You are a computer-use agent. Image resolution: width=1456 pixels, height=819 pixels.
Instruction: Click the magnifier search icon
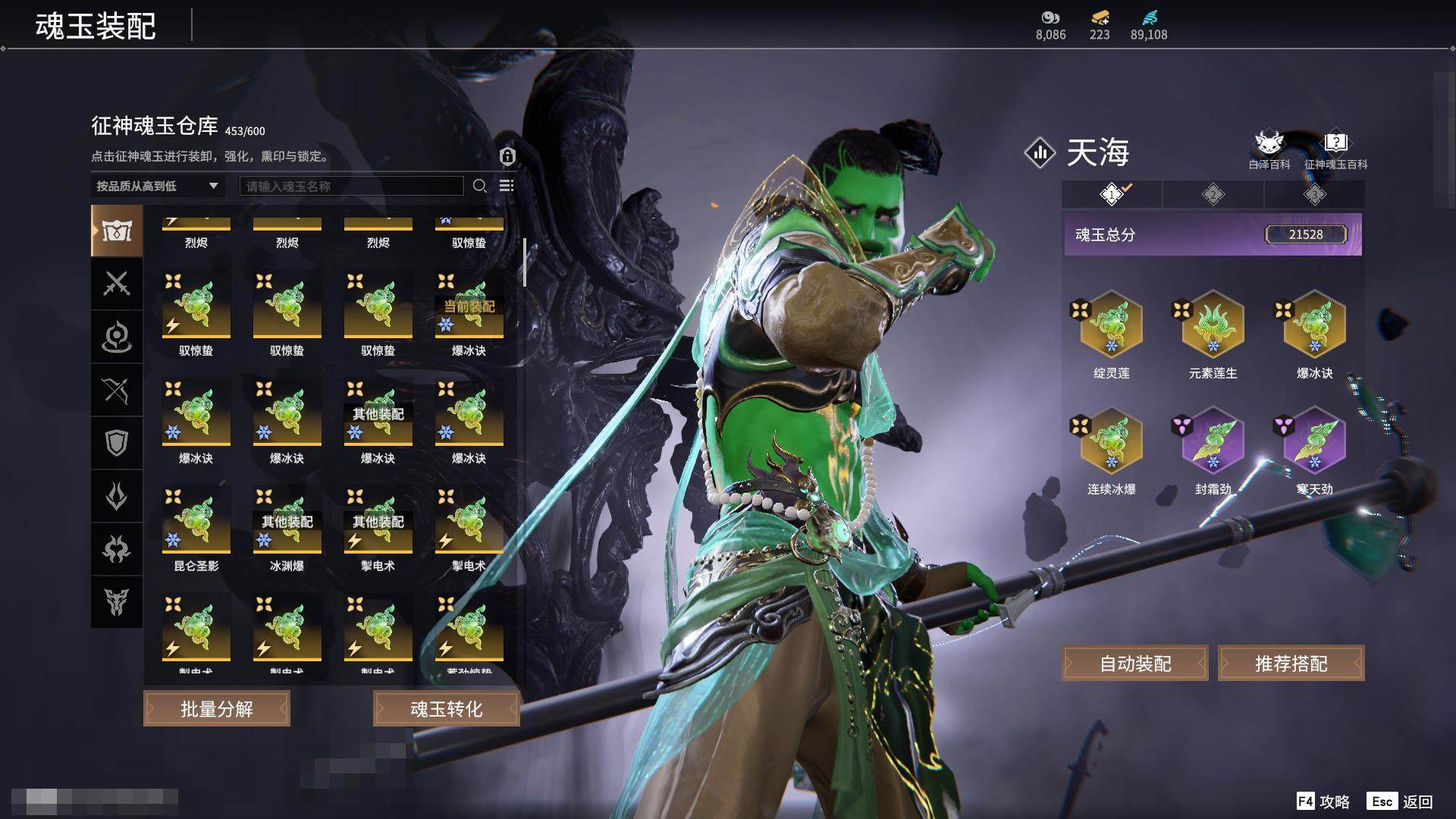(x=479, y=186)
